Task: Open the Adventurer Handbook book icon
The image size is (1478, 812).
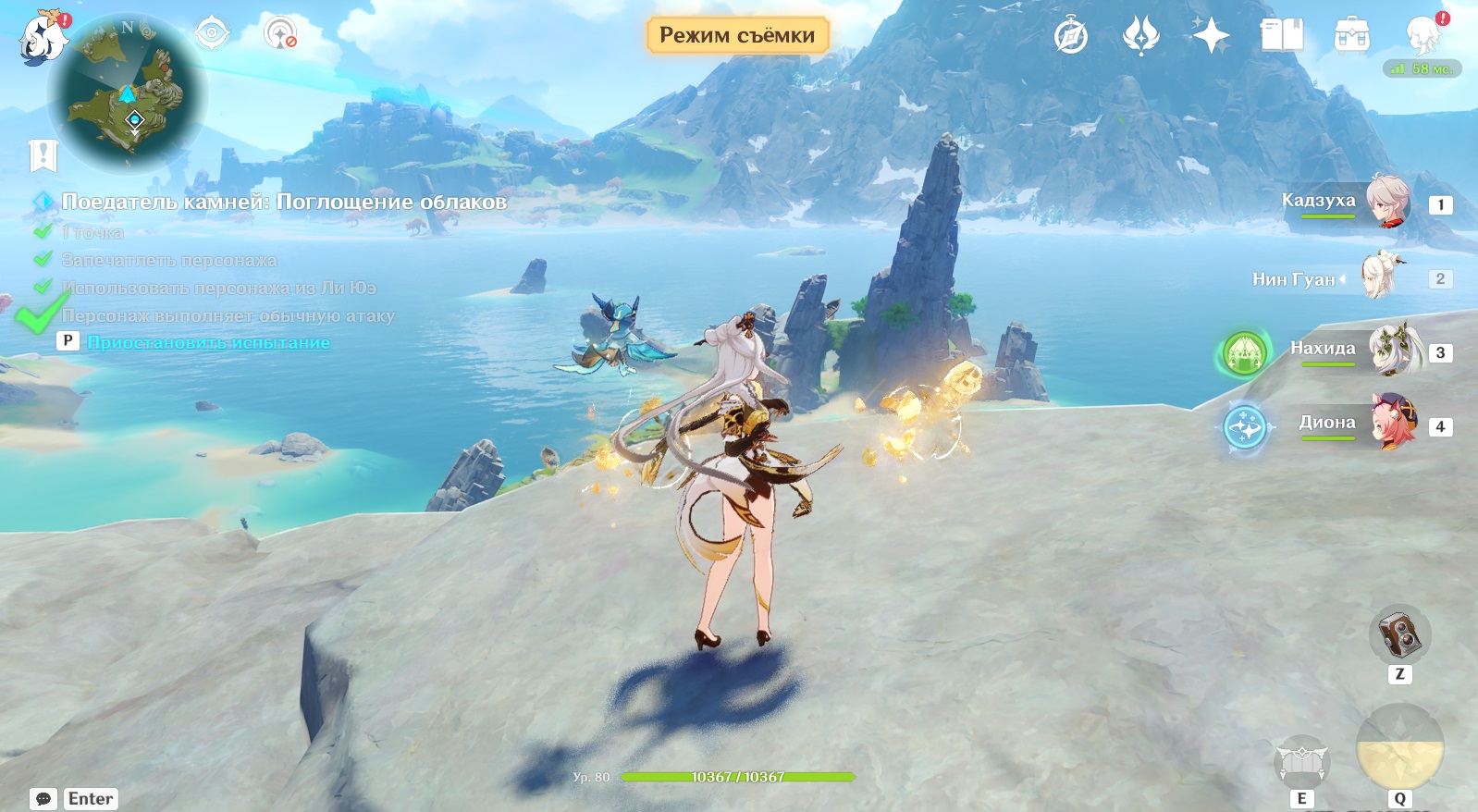Action: (1281, 36)
